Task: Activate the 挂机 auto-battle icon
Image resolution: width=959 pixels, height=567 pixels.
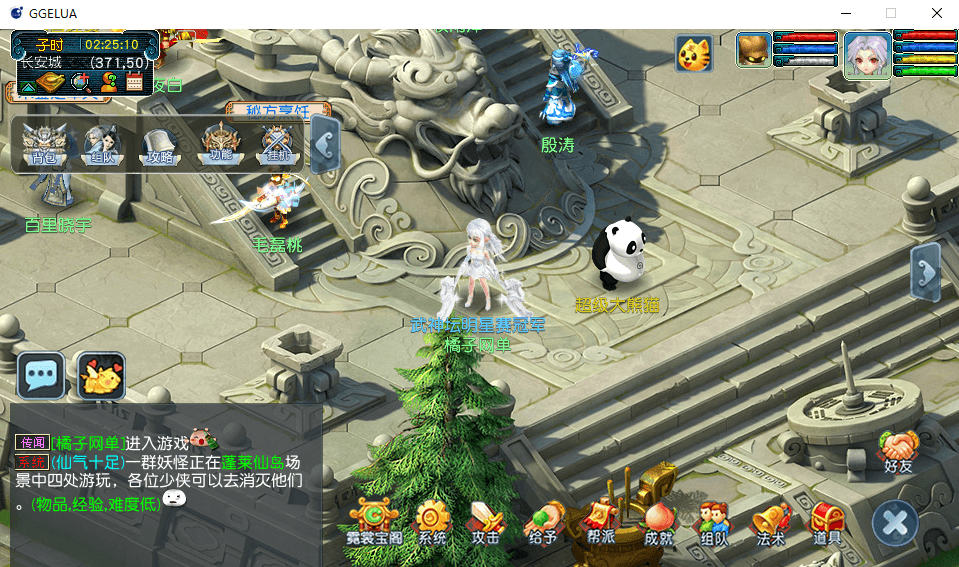Action: tap(275, 145)
